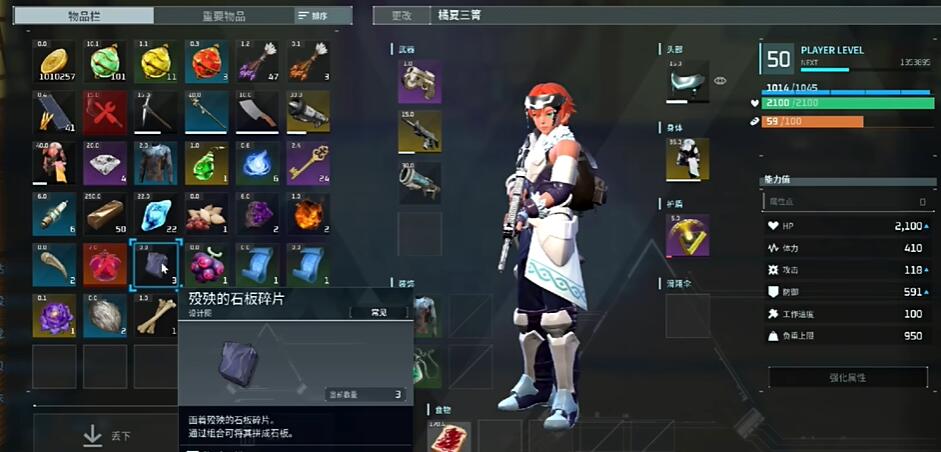Switch to the 物品栏 inventory tab

point(93,16)
